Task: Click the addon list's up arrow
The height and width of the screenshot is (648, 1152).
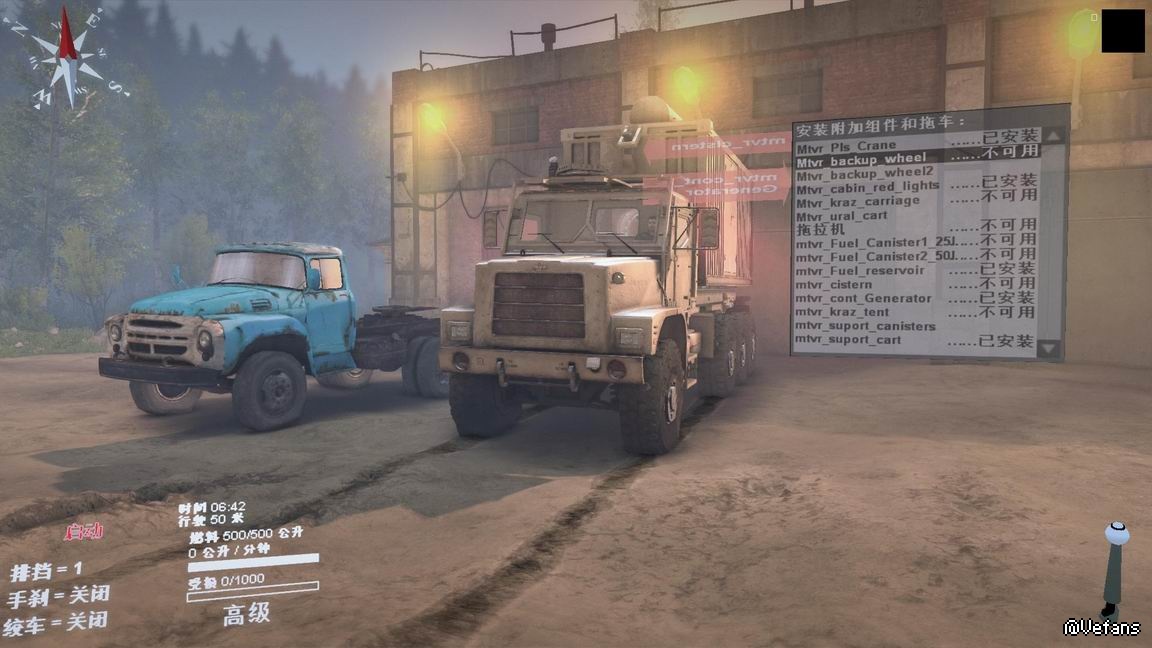Action: [x=1051, y=137]
